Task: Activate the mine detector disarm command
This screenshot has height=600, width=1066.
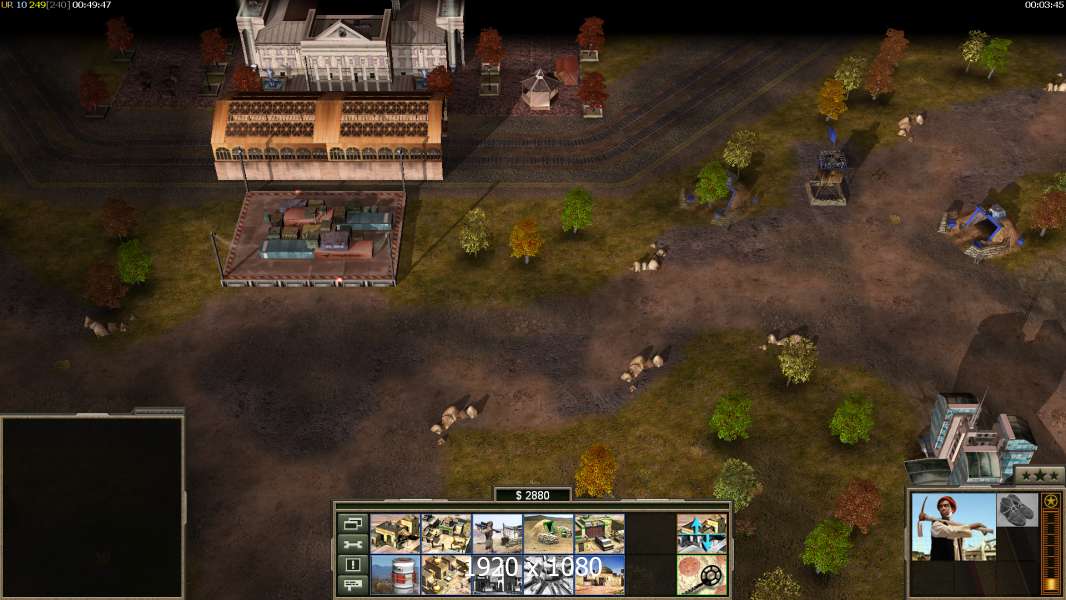Action: click(x=701, y=574)
